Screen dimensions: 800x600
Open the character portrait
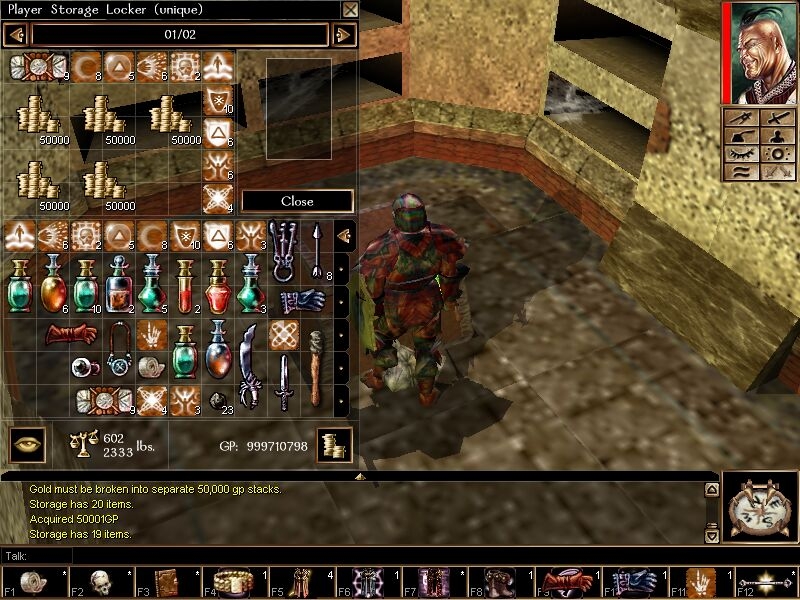tap(760, 52)
